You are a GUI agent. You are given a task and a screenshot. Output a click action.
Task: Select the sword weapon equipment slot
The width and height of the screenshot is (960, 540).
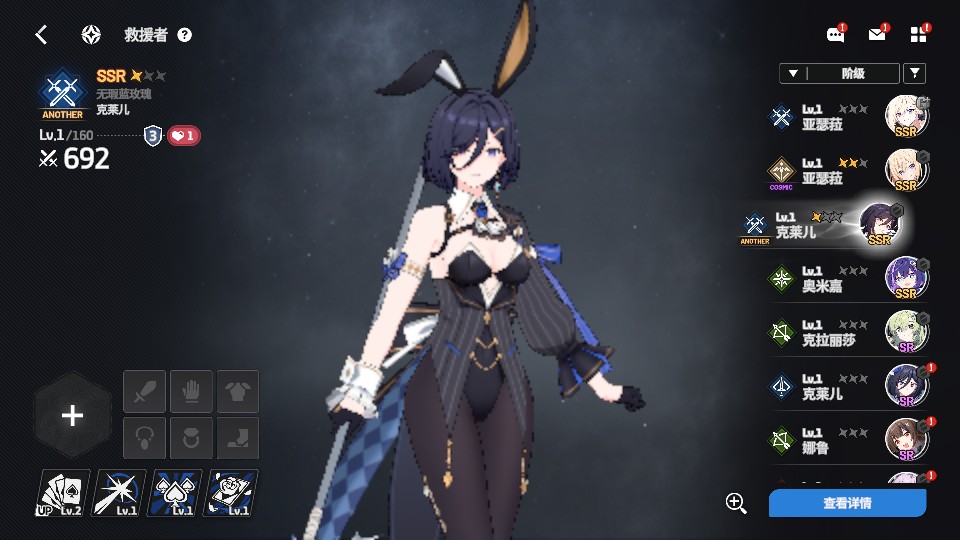tap(144, 391)
